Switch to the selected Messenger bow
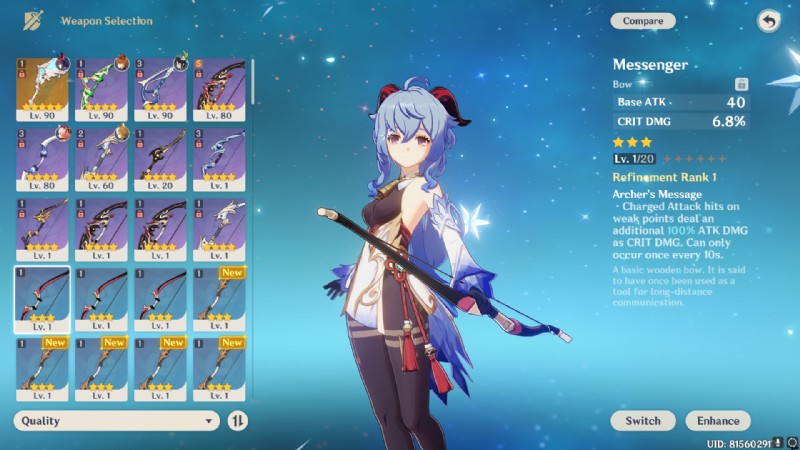Screen dimensions: 800x450 point(643,421)
